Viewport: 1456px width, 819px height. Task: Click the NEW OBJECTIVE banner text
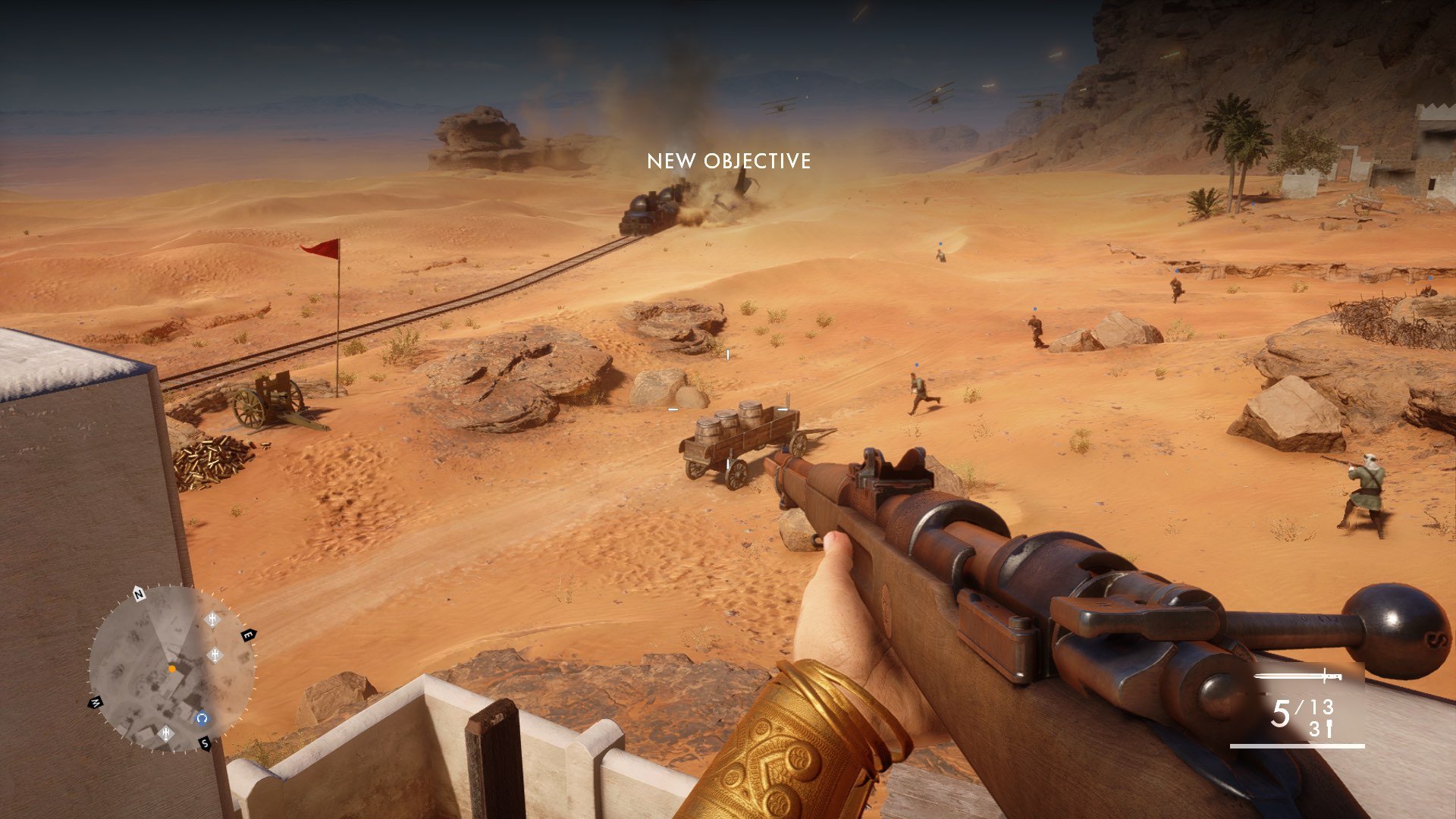(x=728, y=162)
